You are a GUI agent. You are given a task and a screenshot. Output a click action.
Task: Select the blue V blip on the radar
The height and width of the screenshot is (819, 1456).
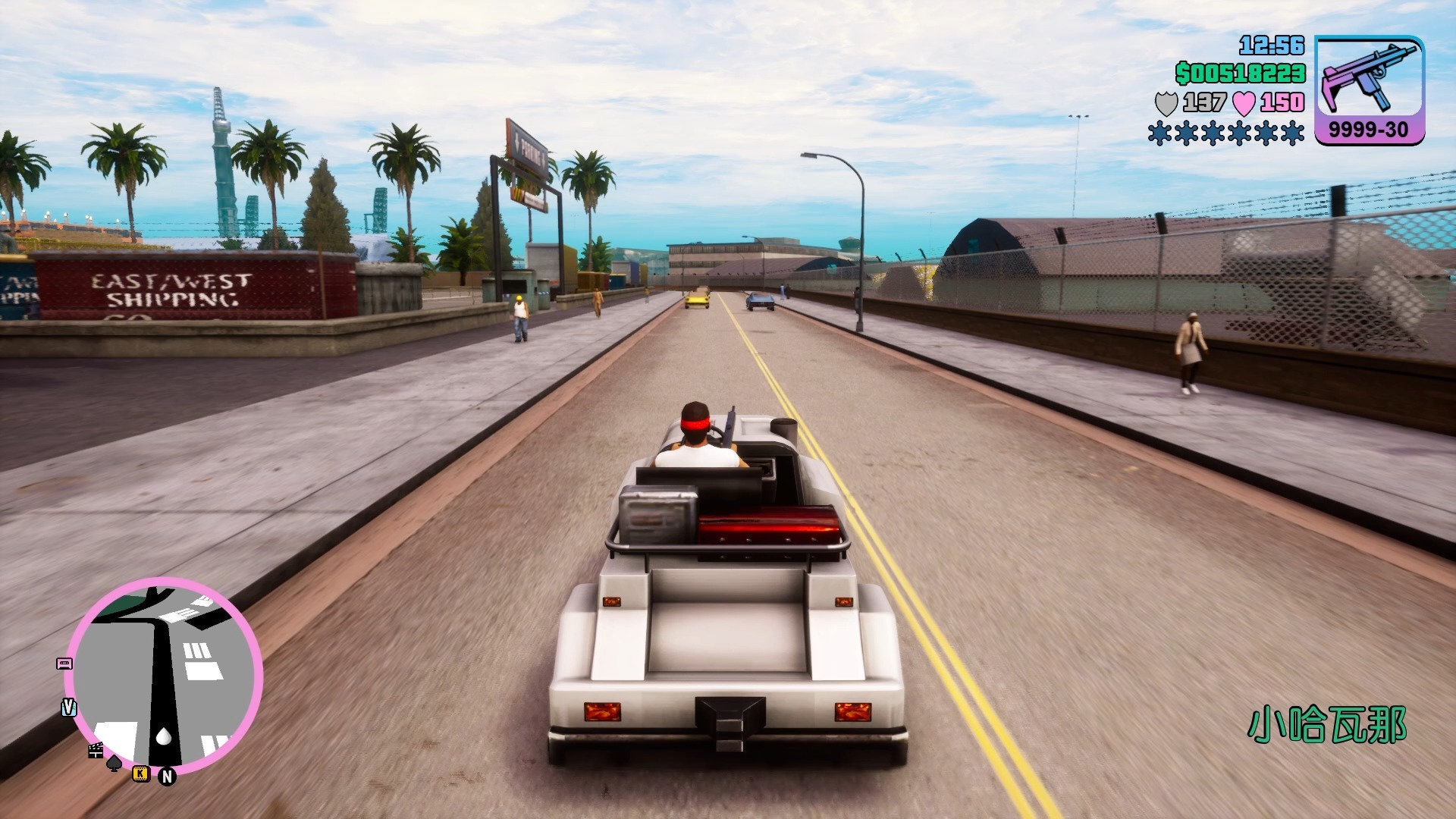click(68, 708)
